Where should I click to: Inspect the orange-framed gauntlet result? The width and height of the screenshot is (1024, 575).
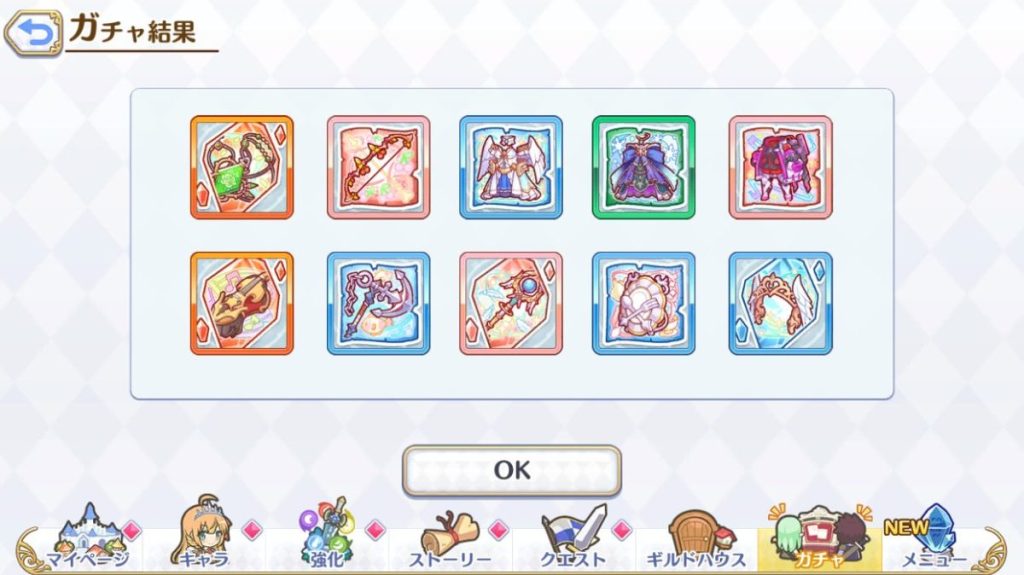coord(242,303)
